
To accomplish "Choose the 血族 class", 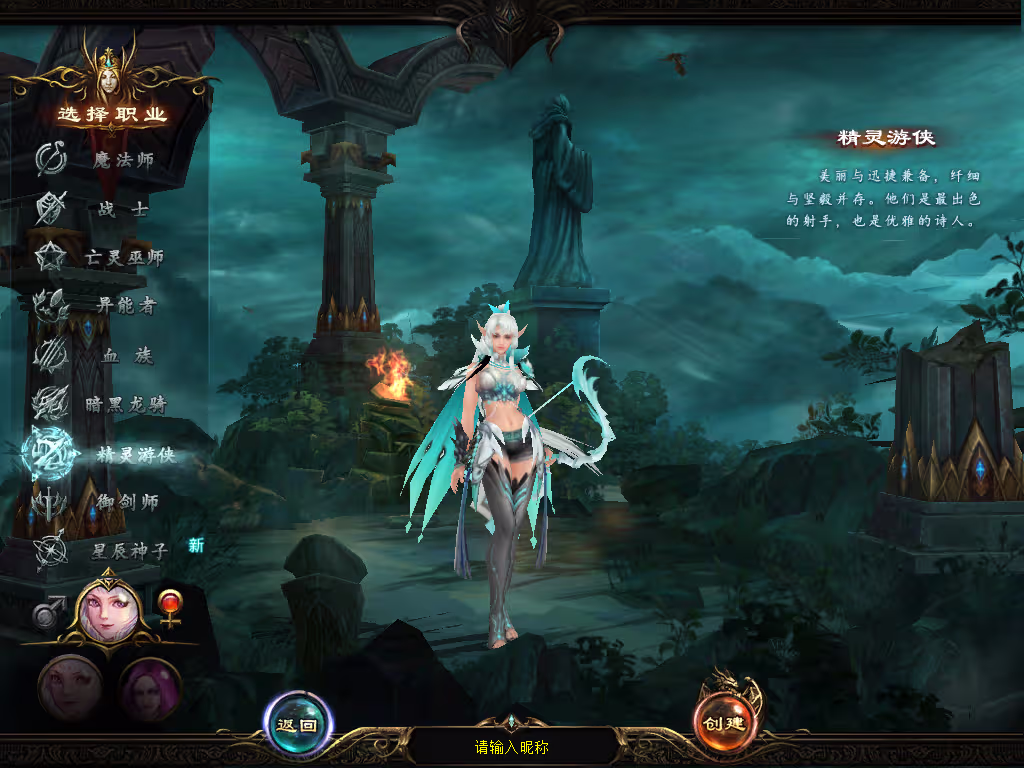I will pyautogui.click(x=115, y=355).
